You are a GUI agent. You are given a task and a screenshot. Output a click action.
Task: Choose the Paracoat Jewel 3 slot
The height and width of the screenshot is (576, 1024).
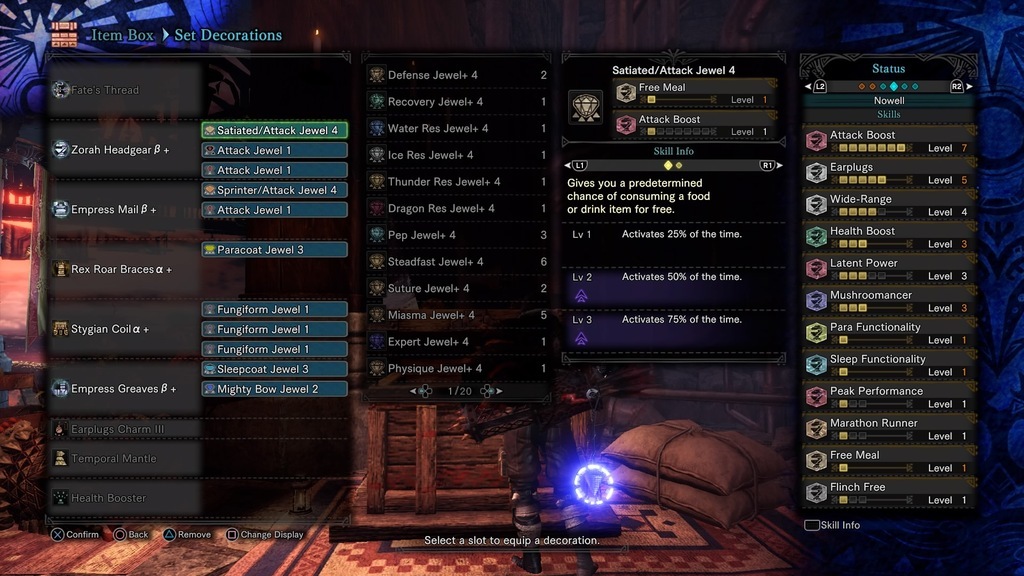click(275, 249)
